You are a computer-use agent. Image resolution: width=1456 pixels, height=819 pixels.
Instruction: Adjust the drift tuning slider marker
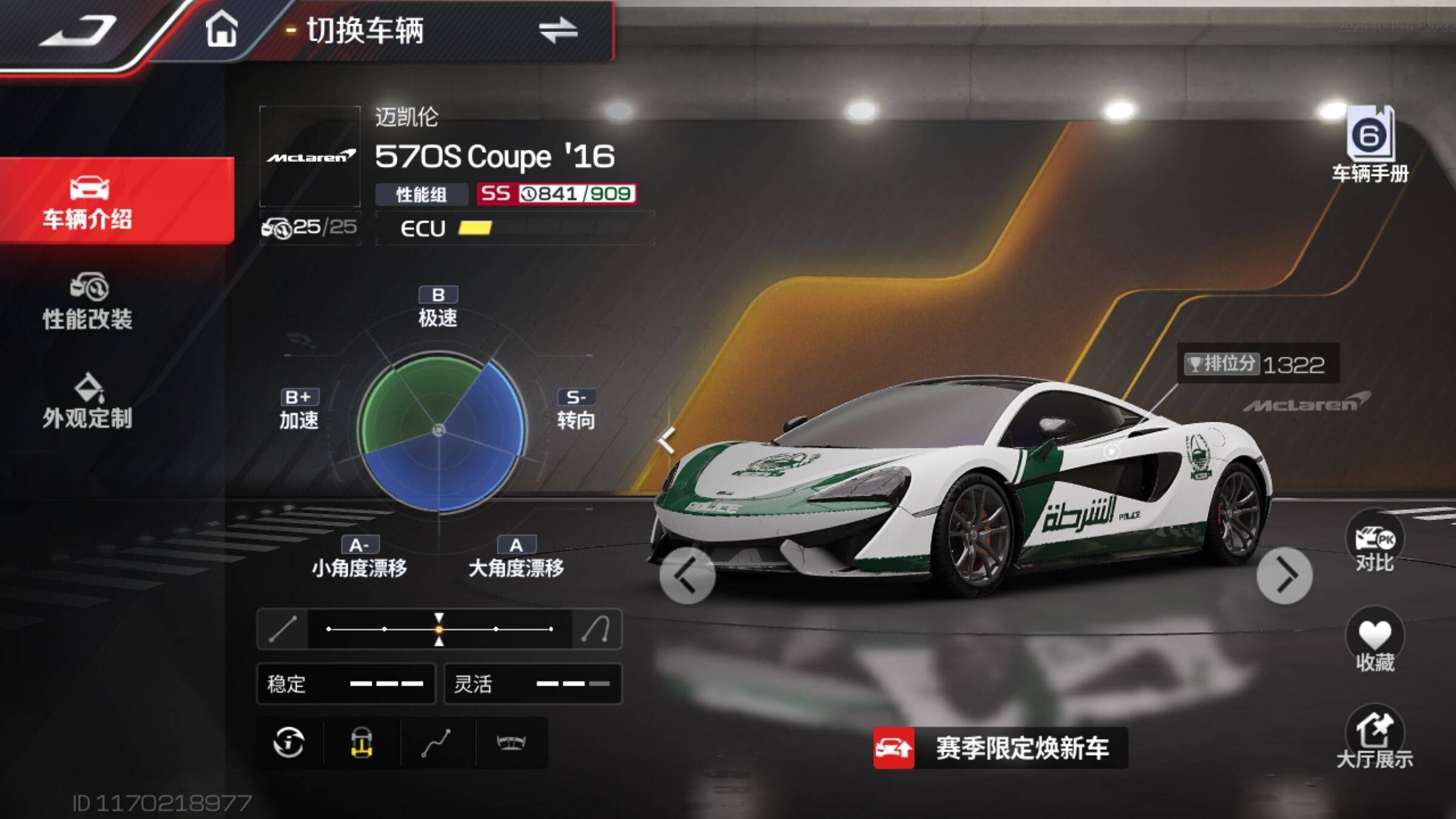tap(439, 629)
